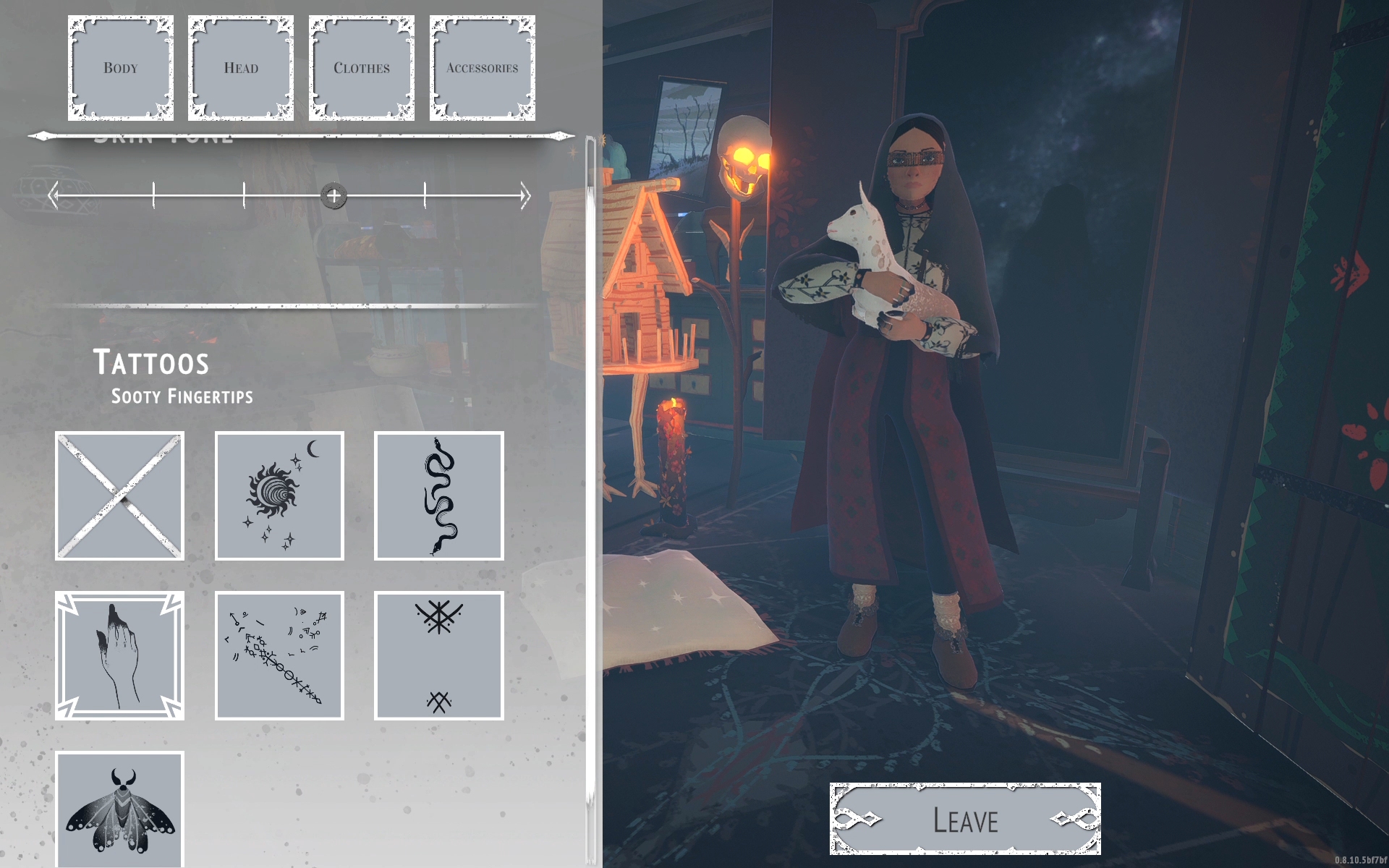This screenshot has height=868, width=1389.
Task: Click the left arrow of skin tone slider
Action: tap(53, 195)
